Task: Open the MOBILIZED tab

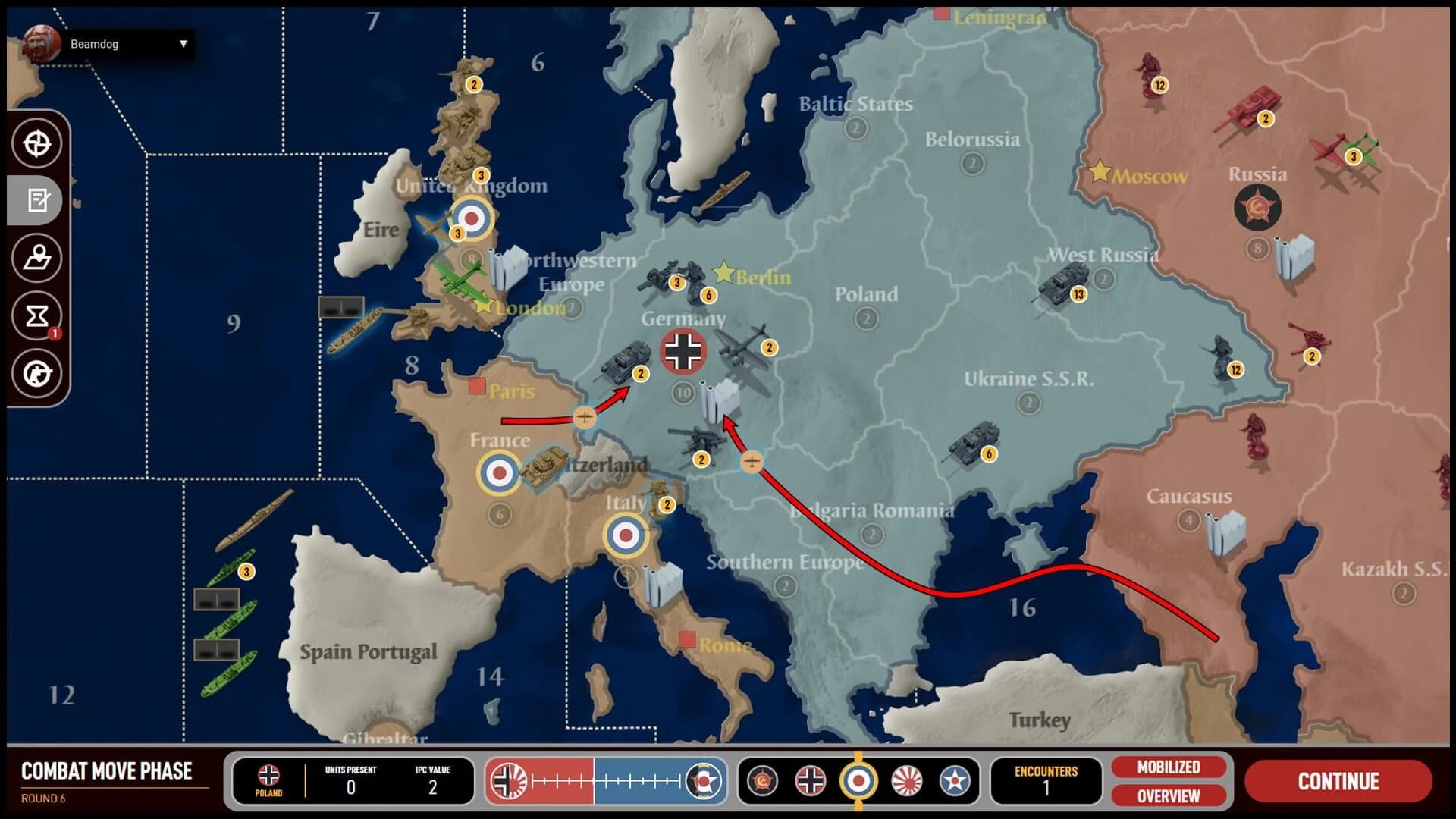Action: (x=1169, y=766)
